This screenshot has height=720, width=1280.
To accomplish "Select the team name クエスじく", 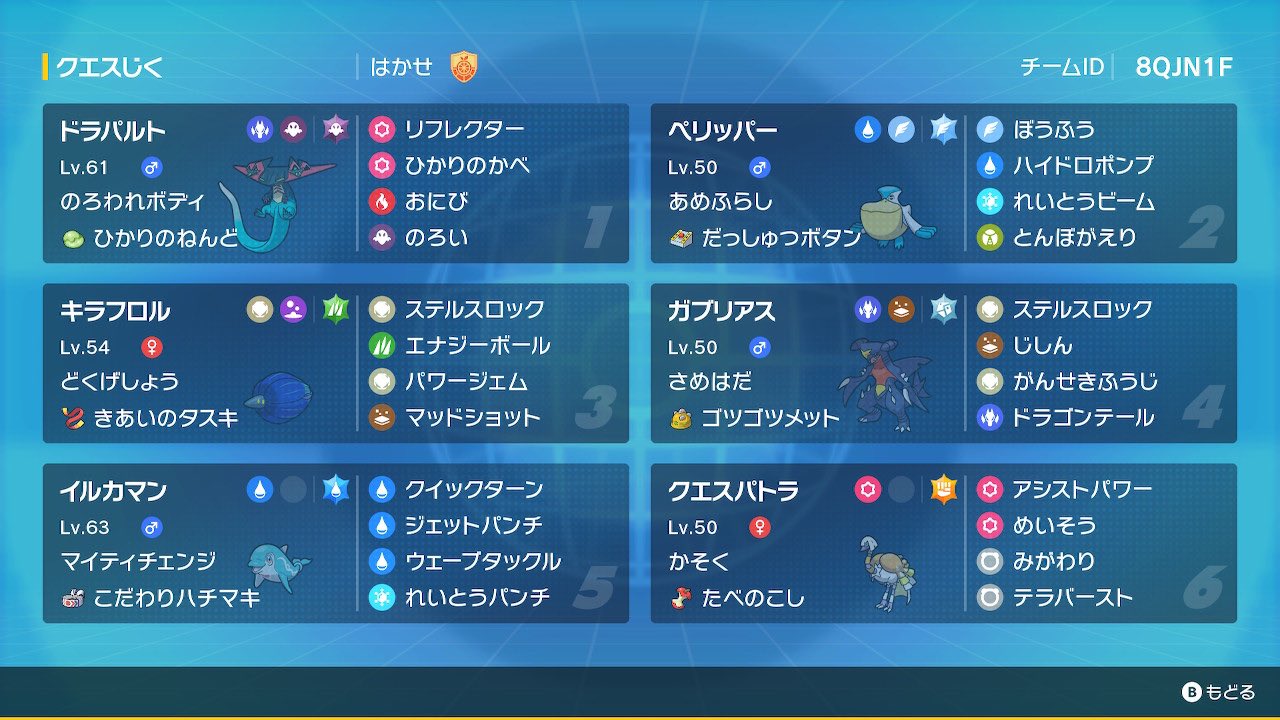I will (110, 66).
